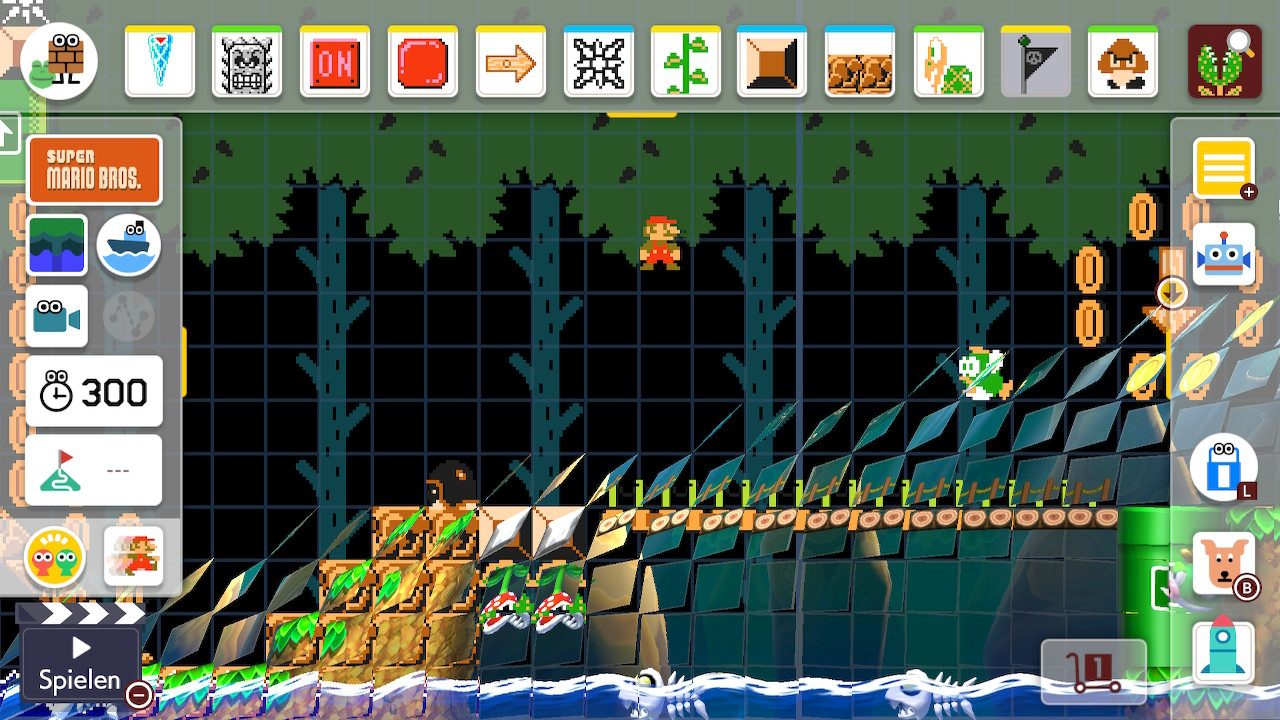Select the brick block part
The height and width of the screenshot is (720, 1280).
pos(860,62)
